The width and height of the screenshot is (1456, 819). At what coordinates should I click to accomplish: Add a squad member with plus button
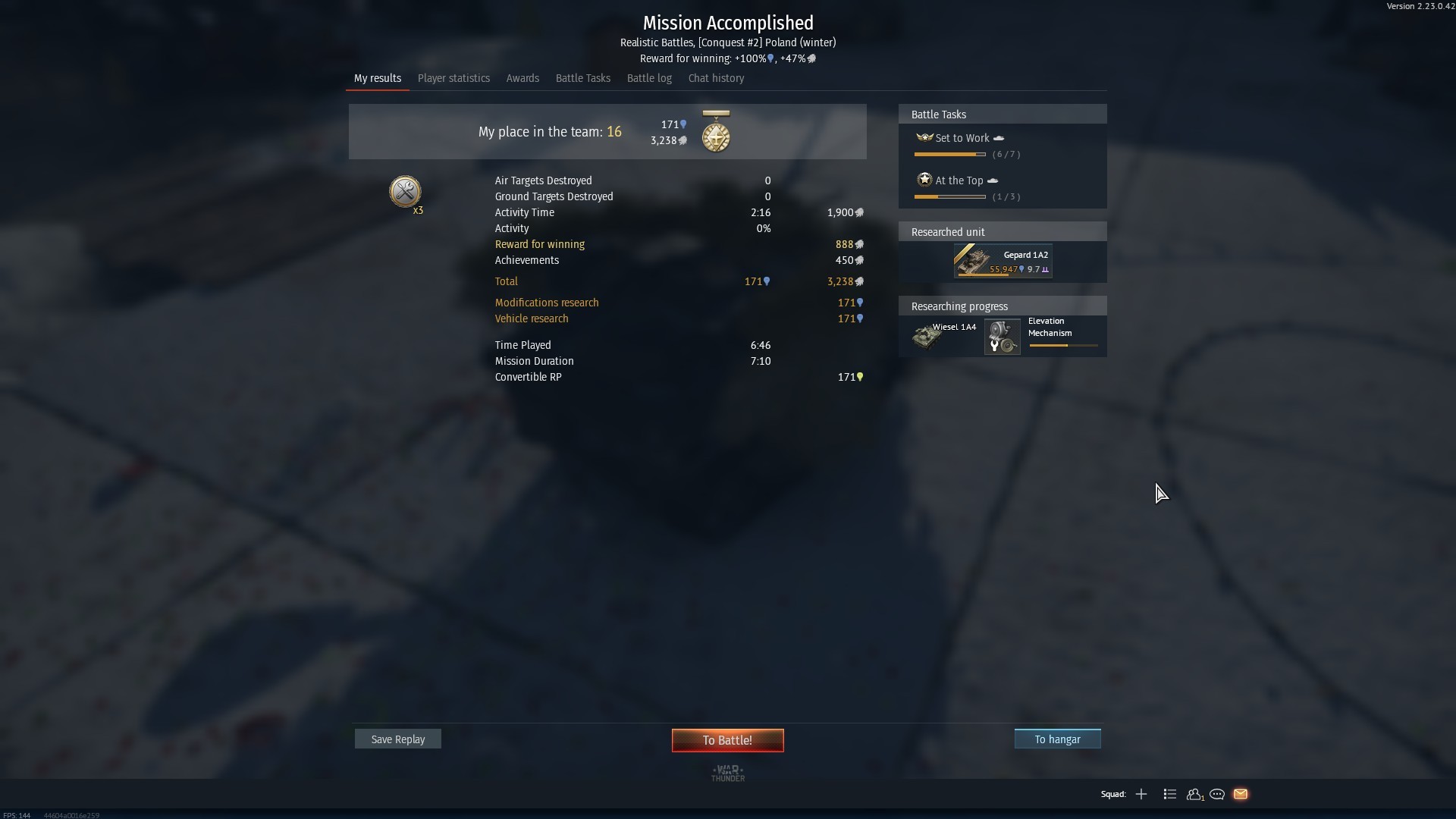pyautogui.click(x=1141, y=794)
